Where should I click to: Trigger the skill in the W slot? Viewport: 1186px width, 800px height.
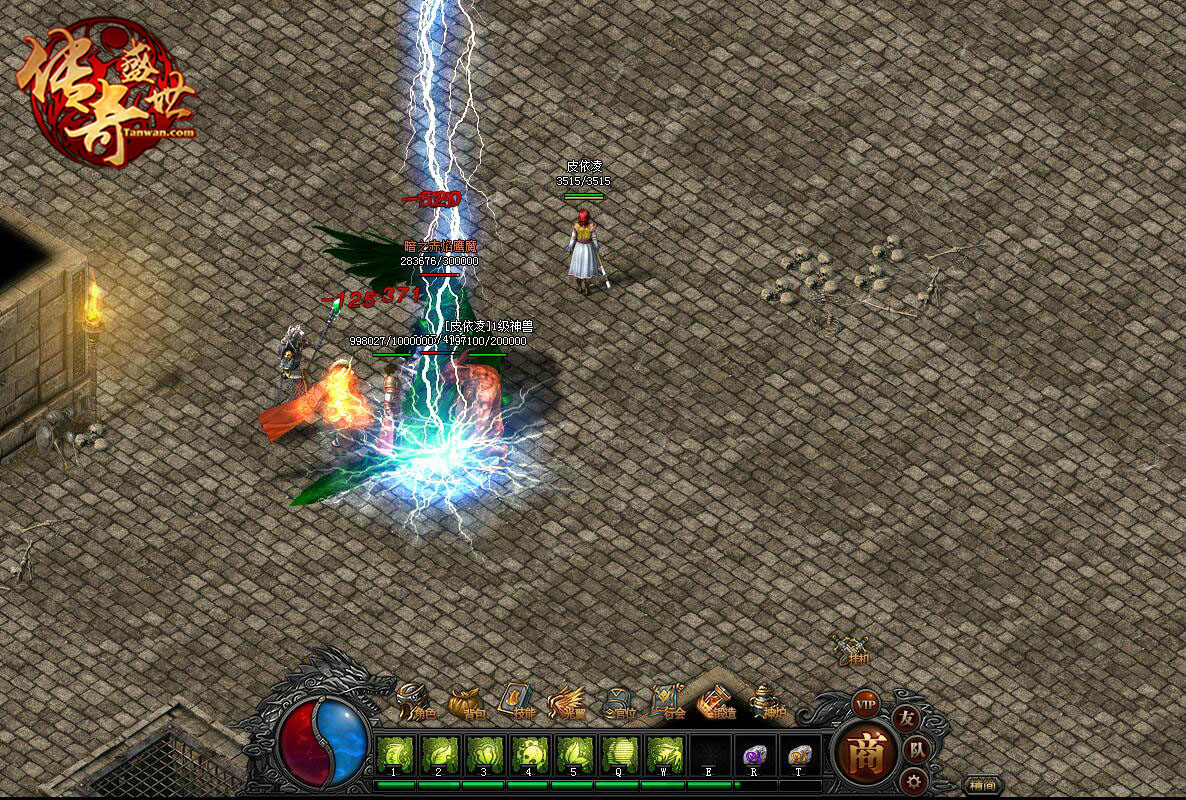coord(664,753)
